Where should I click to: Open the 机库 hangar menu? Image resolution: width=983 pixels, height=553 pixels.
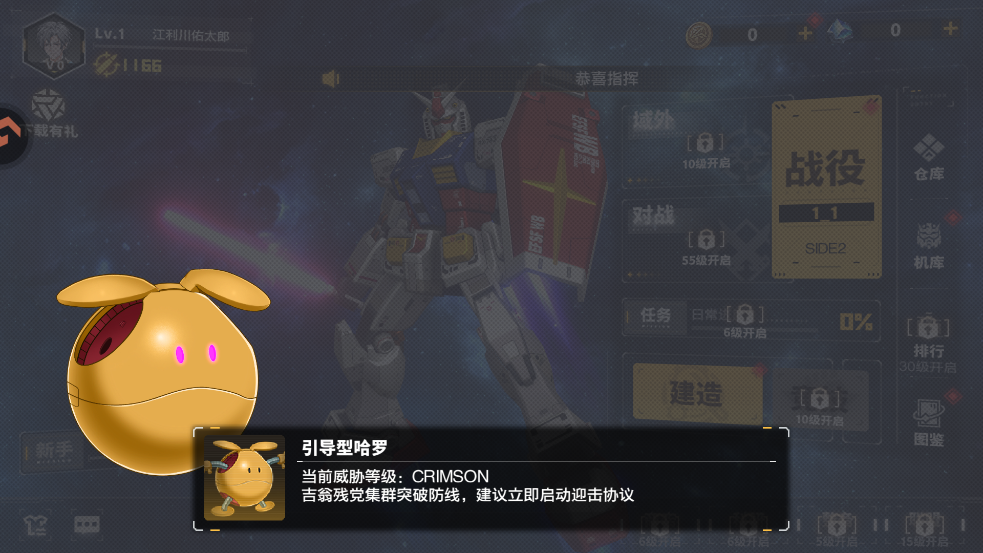[x=929, y=246]
